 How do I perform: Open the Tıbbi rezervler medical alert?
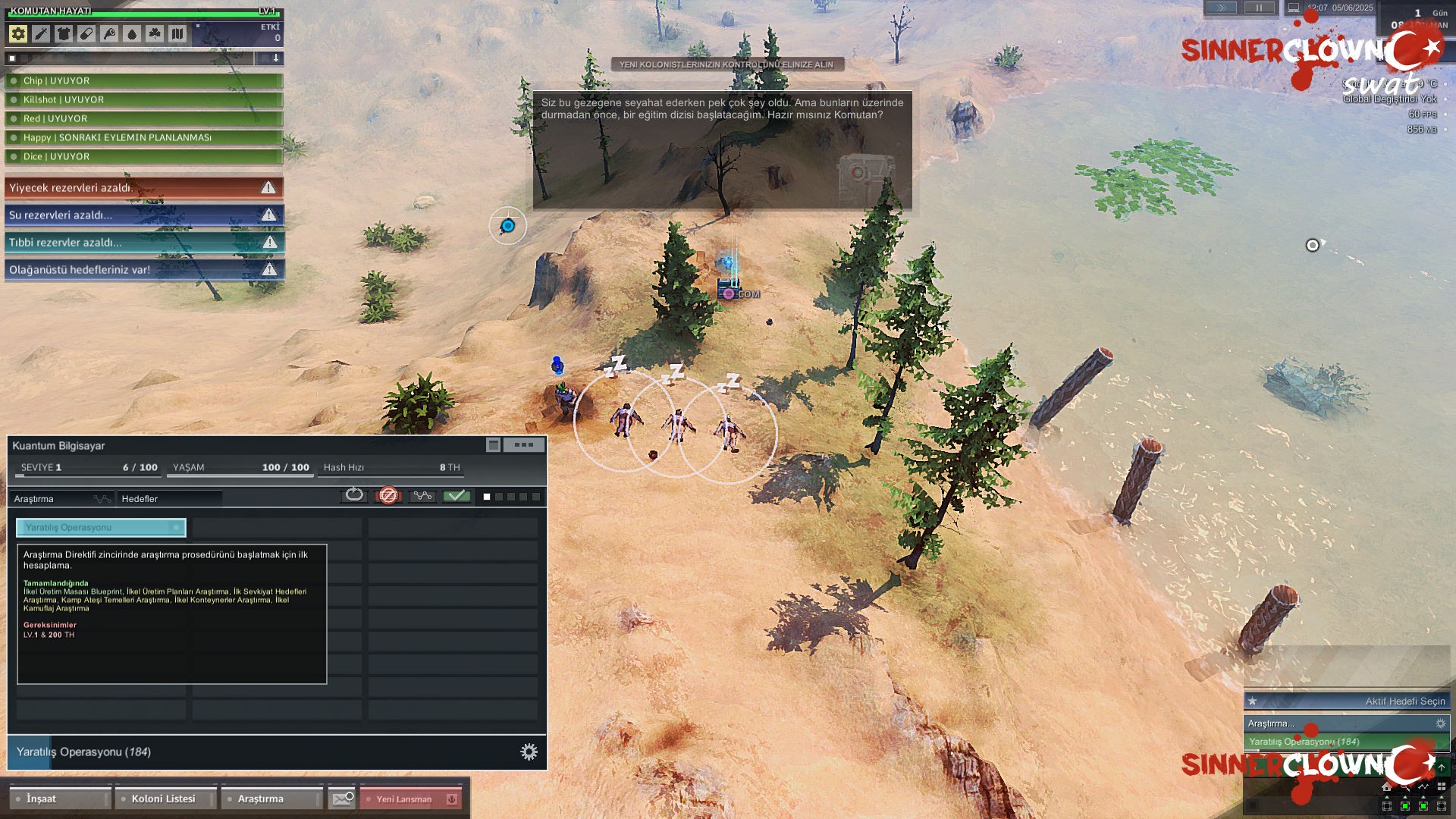click(143, 242)
